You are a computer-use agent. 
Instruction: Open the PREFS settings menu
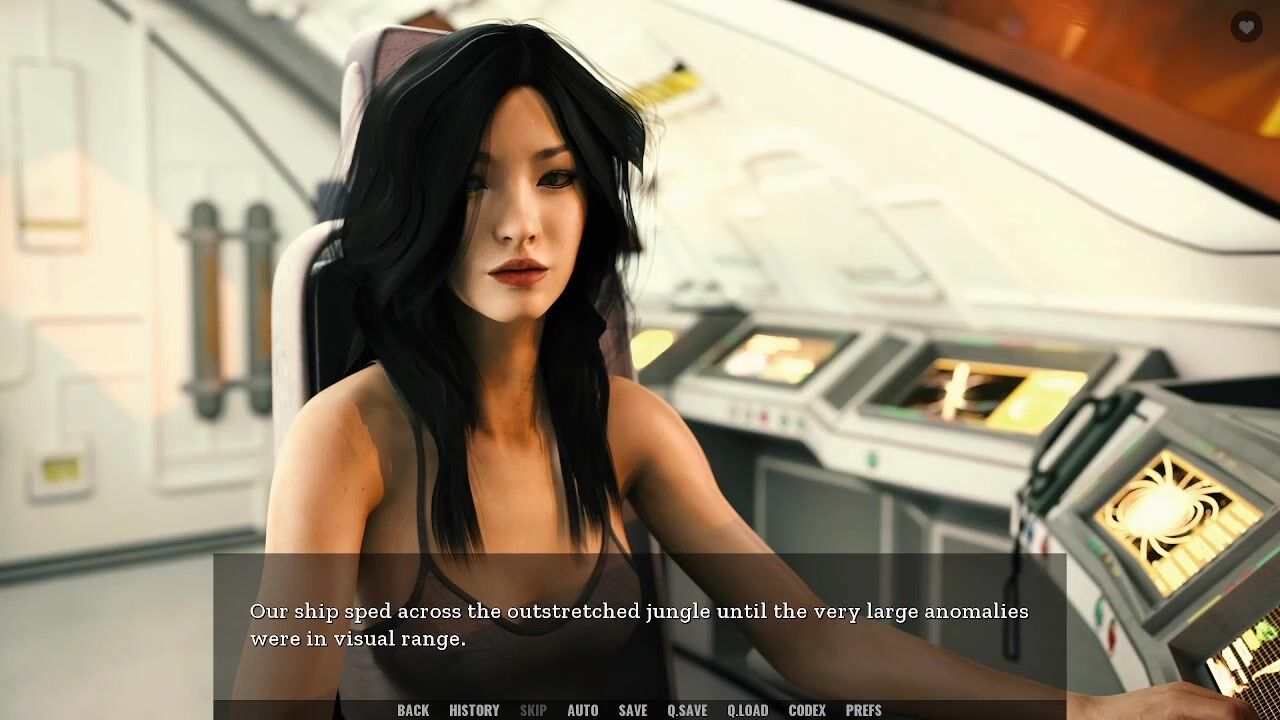click(x=863, y=710)
